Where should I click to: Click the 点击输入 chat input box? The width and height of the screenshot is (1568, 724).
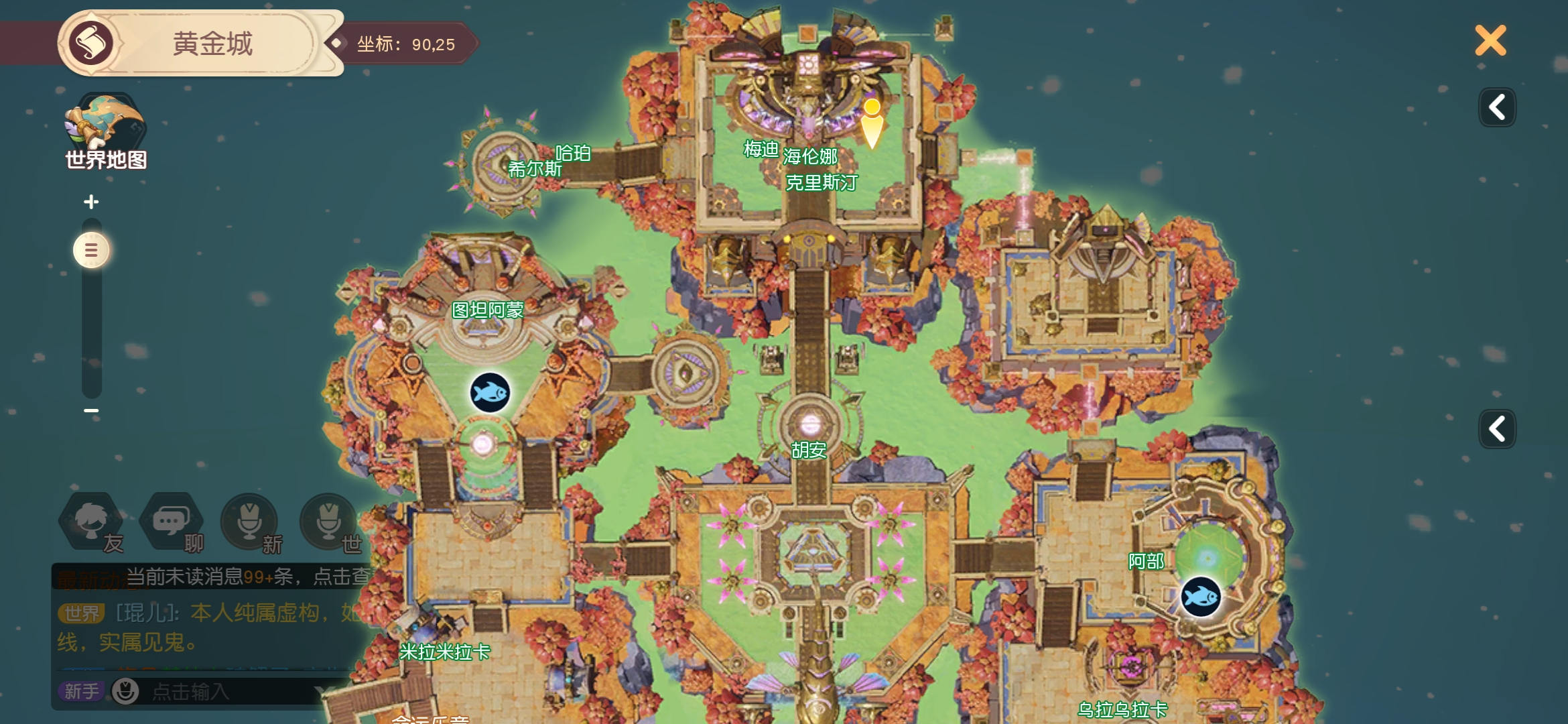click(x=221, y=691)
